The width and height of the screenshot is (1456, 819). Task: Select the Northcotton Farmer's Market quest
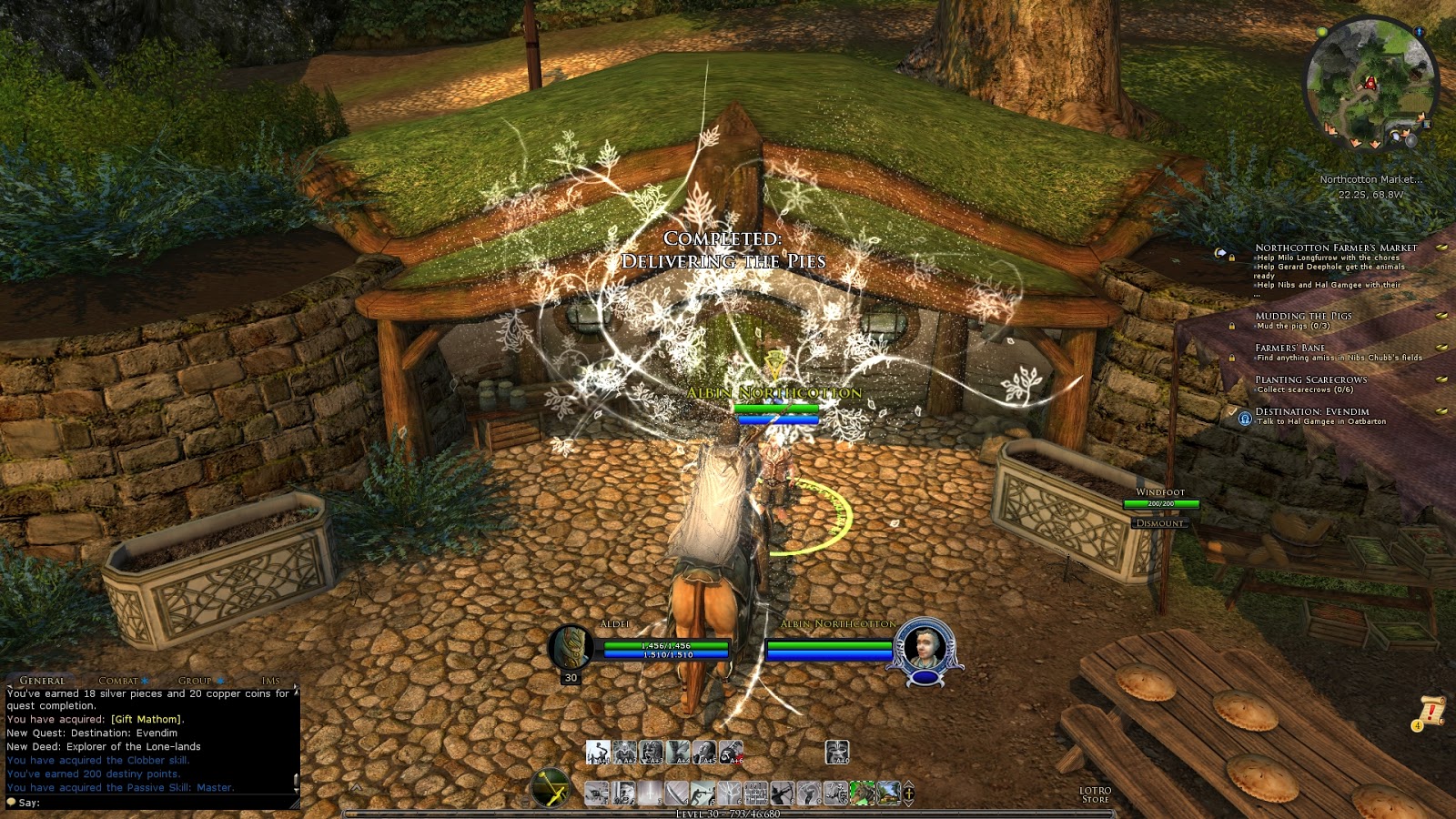(x=1335, y=248)
